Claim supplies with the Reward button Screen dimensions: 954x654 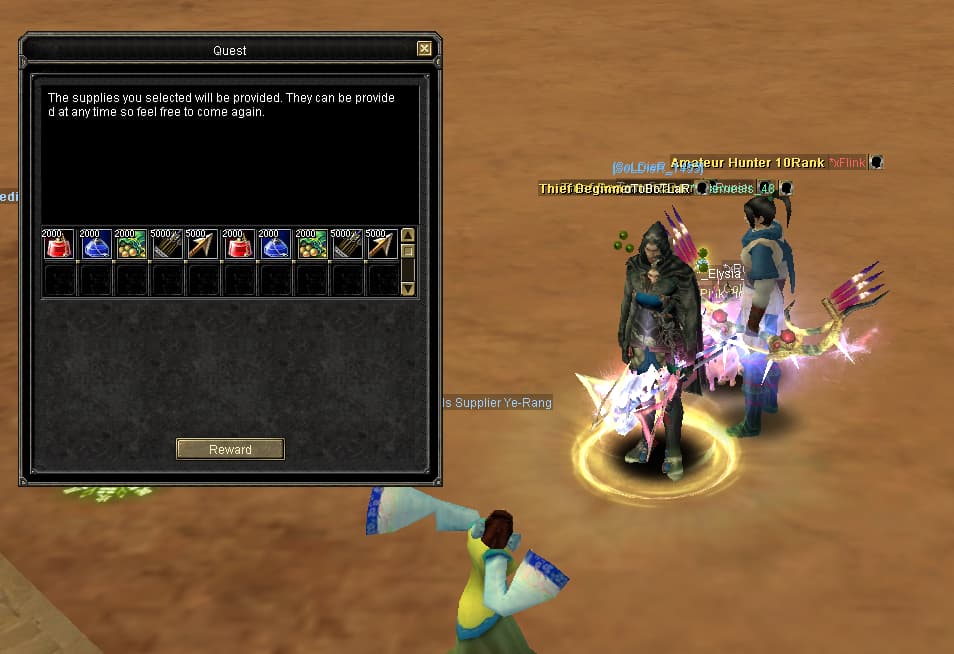pyautogui.click(x=230, y=449)
